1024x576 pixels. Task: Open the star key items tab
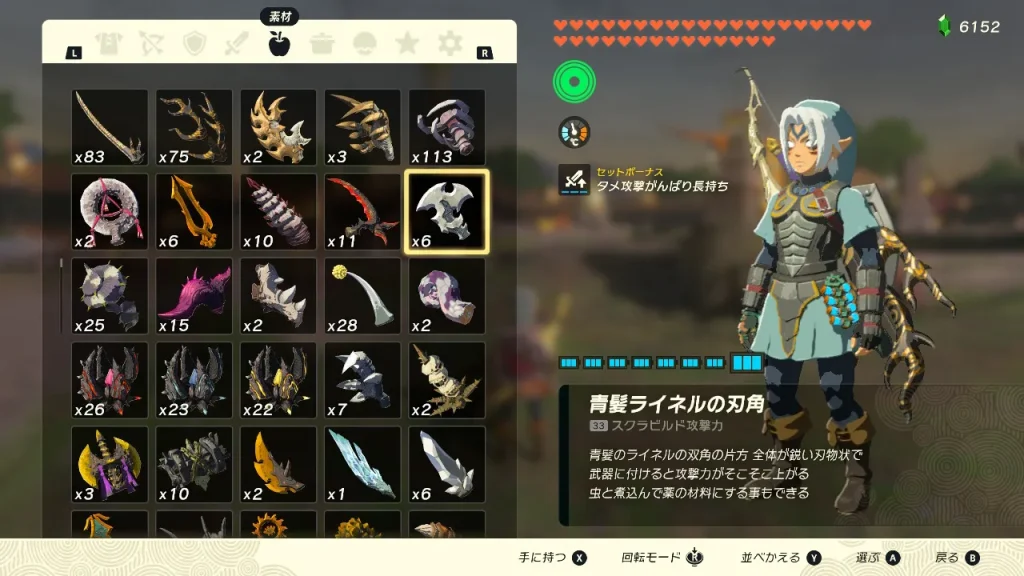coord(407,43)
